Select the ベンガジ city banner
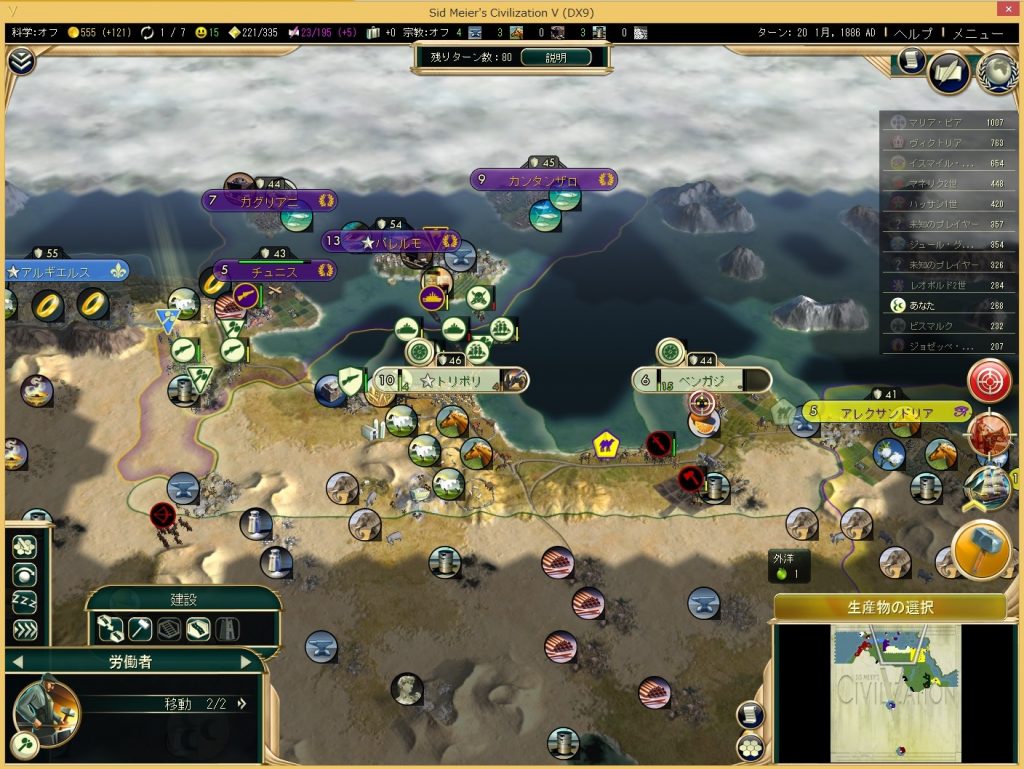 [700, 381]
